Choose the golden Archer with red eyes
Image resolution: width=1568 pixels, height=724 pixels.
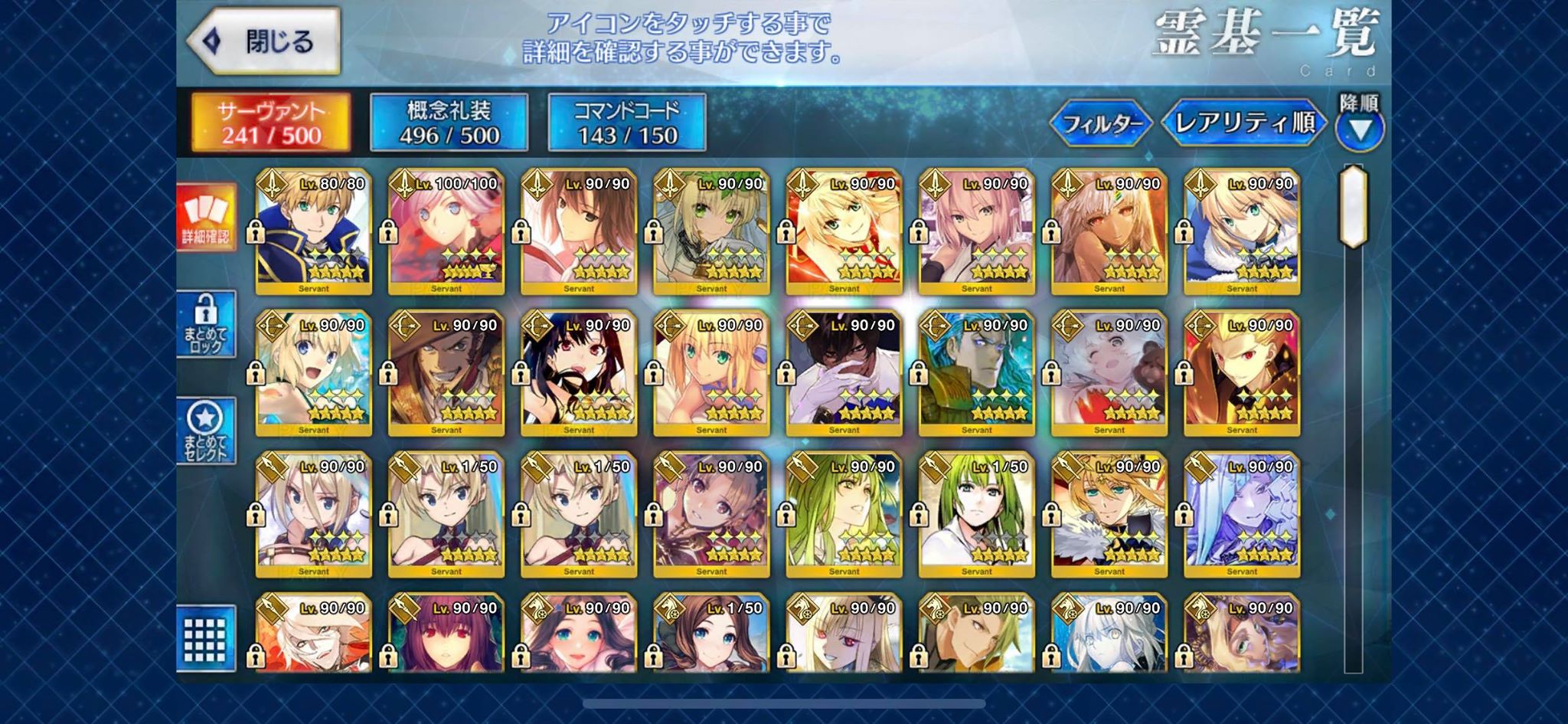pyautogui.click(x=1241, y=372)
